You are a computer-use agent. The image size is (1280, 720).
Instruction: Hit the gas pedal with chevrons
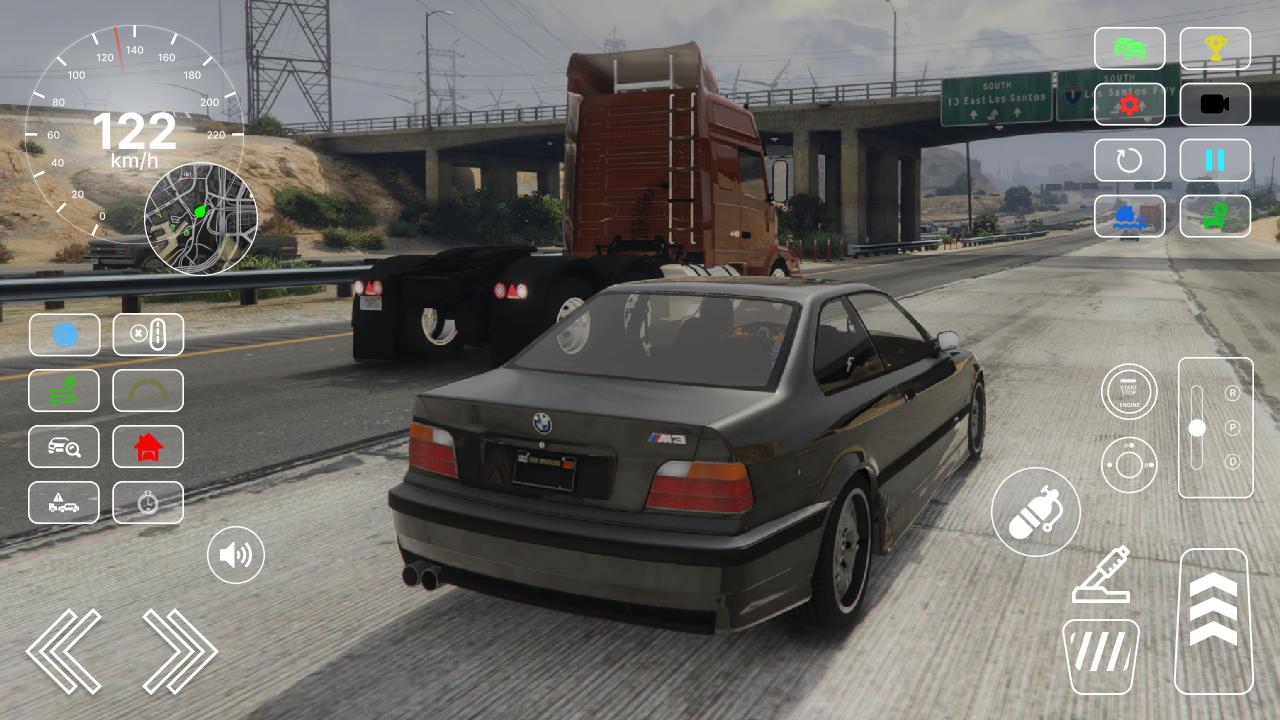click(x=1213, y=621)
